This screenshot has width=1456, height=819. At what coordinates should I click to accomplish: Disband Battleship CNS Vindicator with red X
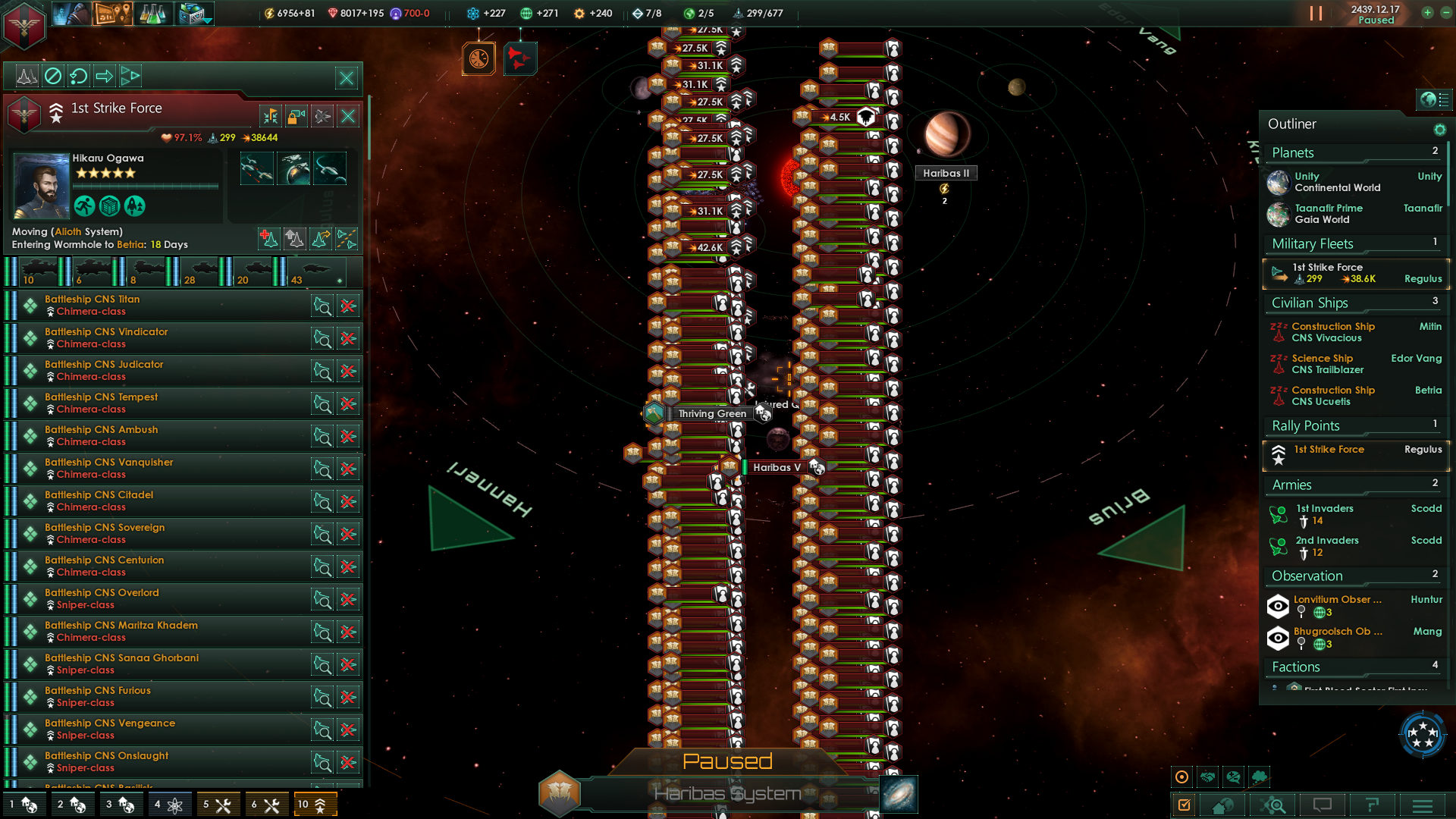tap(348, 339)
